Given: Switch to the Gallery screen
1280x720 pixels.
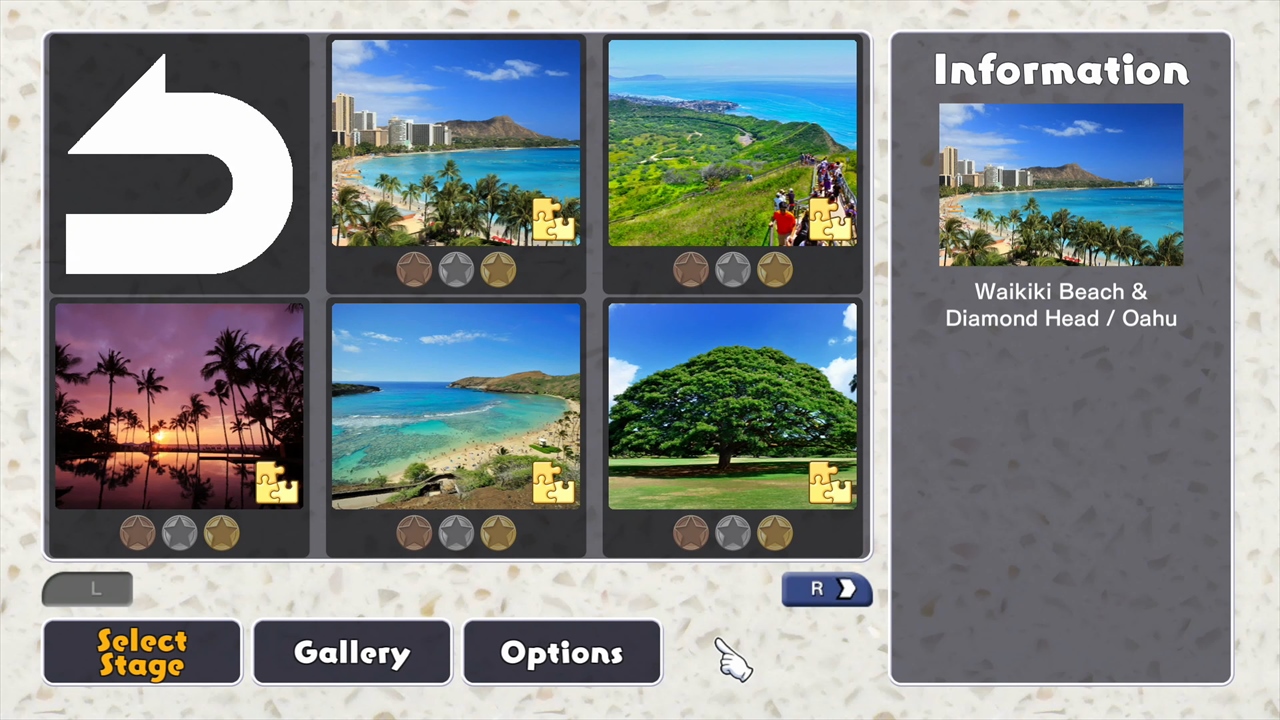Looking at the screenshot, I should tap(351, 652).
